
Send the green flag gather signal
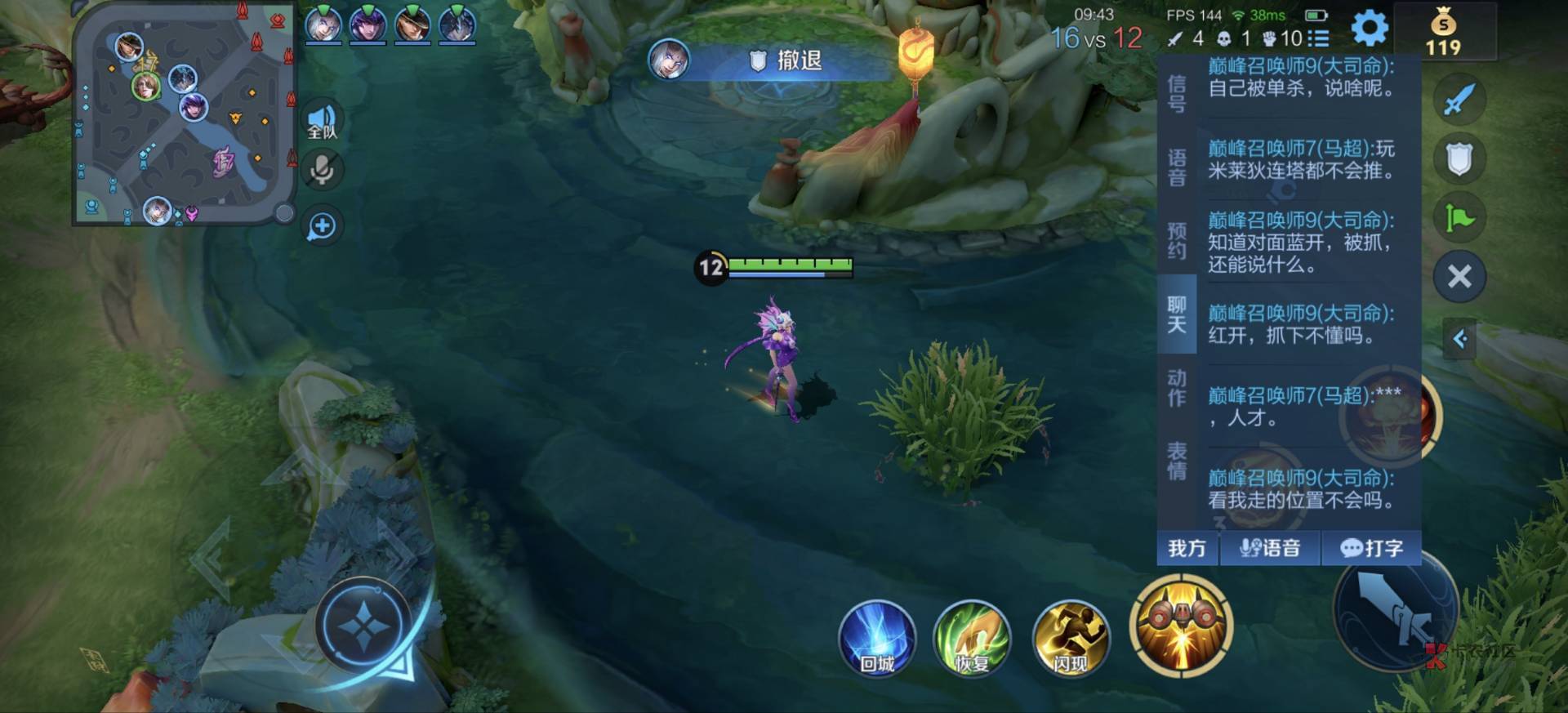click(x=1459, y=218)
